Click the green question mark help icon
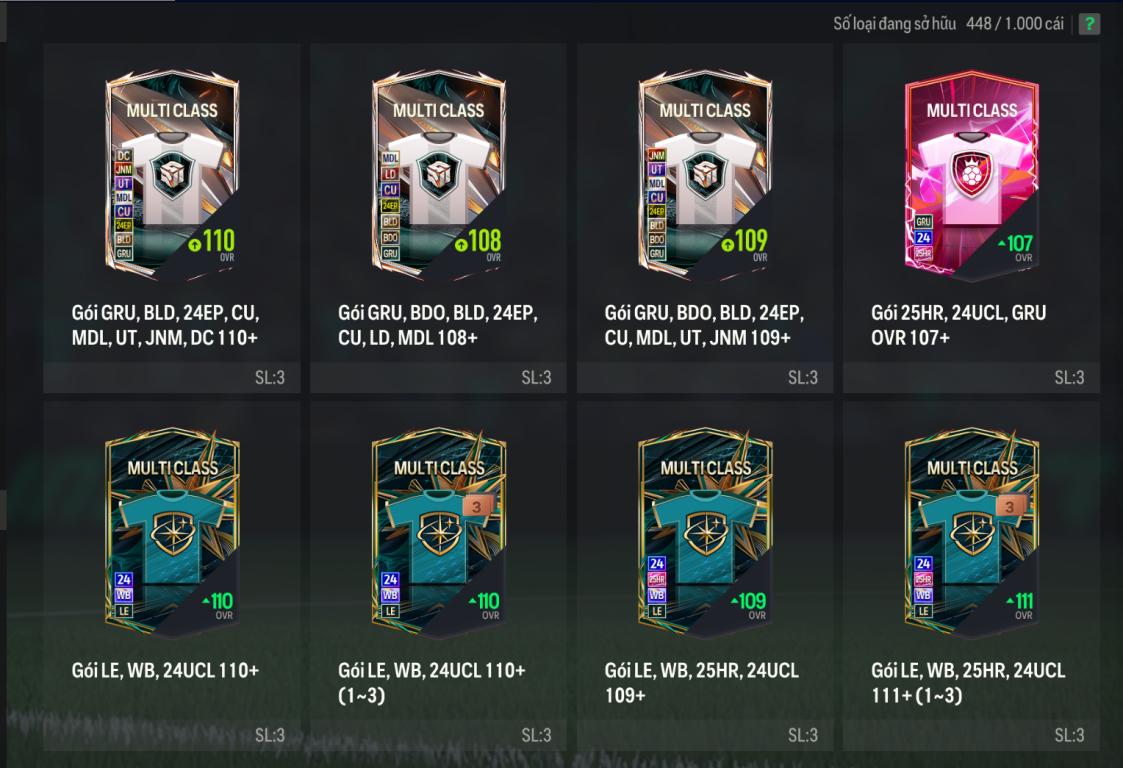Viewport: 1123px width, 768px height. coord(1089,23)
